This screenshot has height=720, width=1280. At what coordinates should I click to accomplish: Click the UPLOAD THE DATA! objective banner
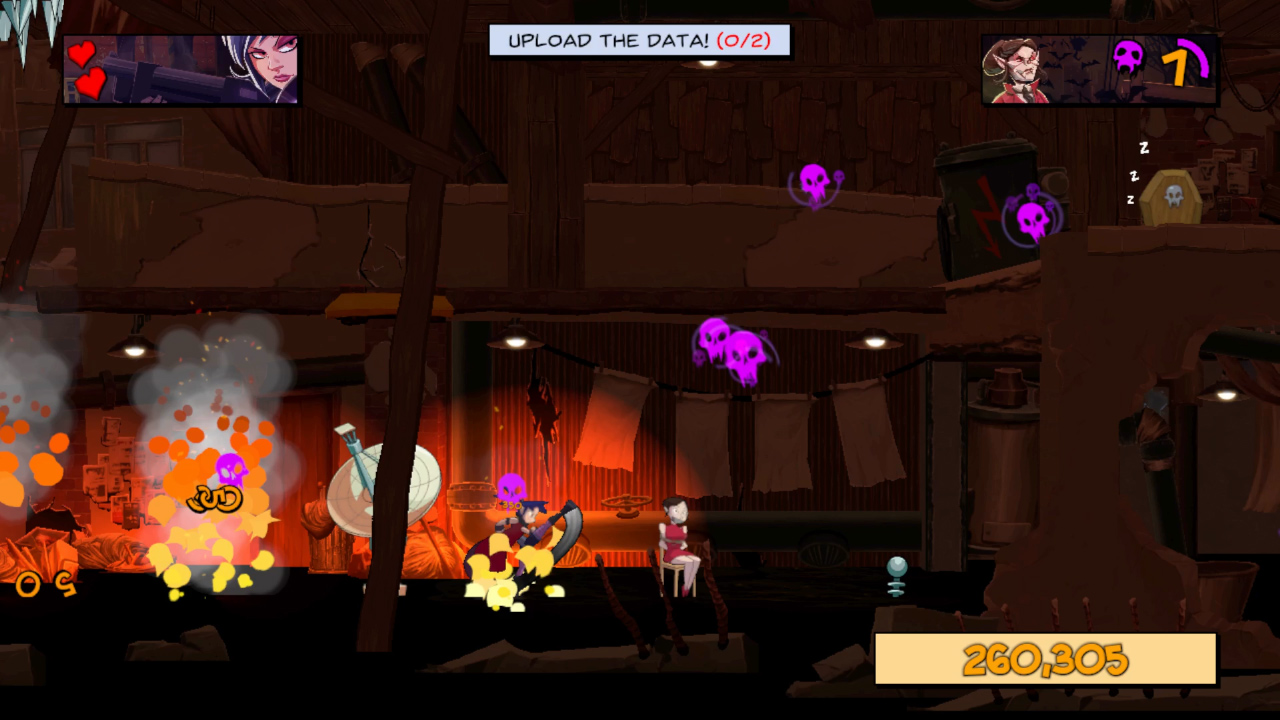pyautogui.click(x=620, y=40)
